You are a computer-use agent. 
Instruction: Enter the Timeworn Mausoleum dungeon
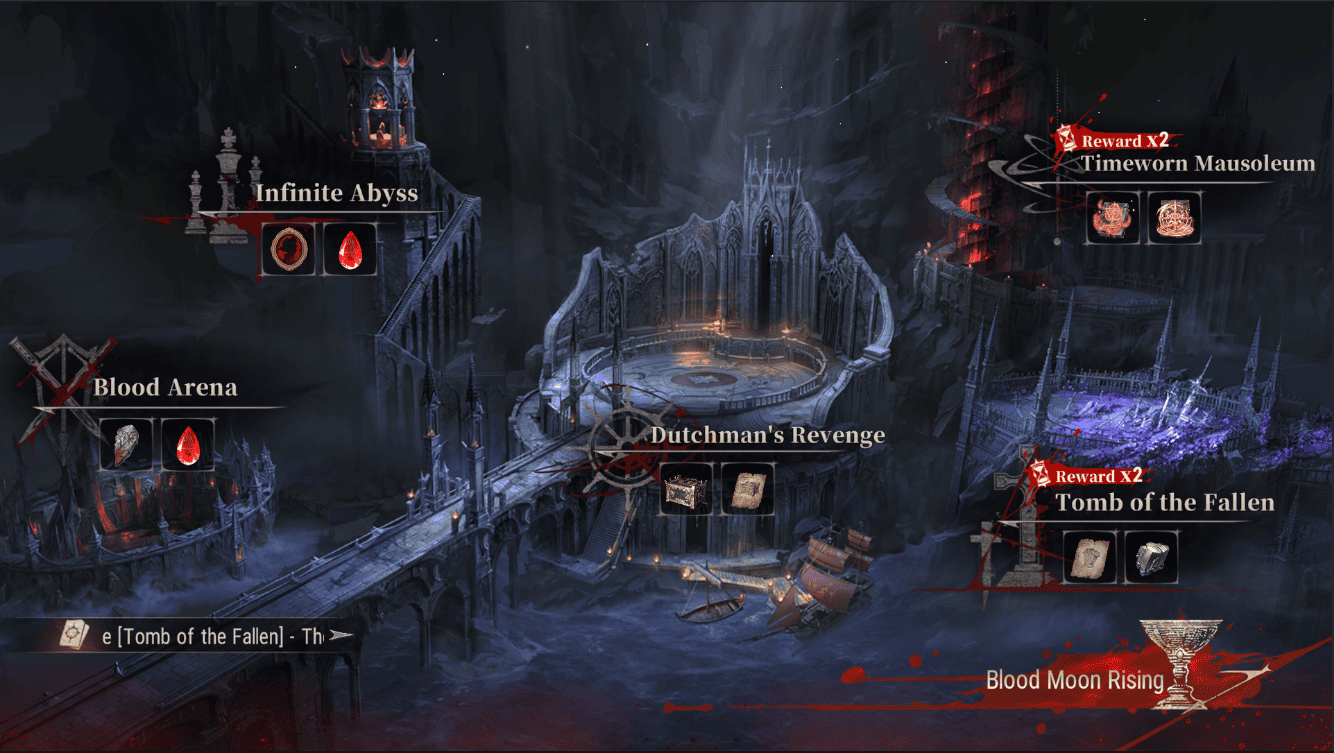pos(1197,164)
